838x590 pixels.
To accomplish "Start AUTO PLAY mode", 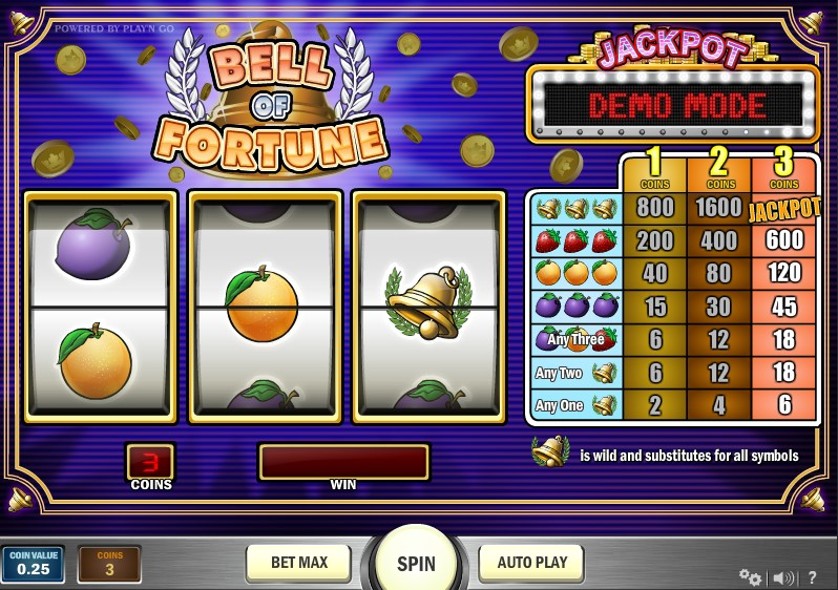I will pyautogui.click(x=532, y=563).
